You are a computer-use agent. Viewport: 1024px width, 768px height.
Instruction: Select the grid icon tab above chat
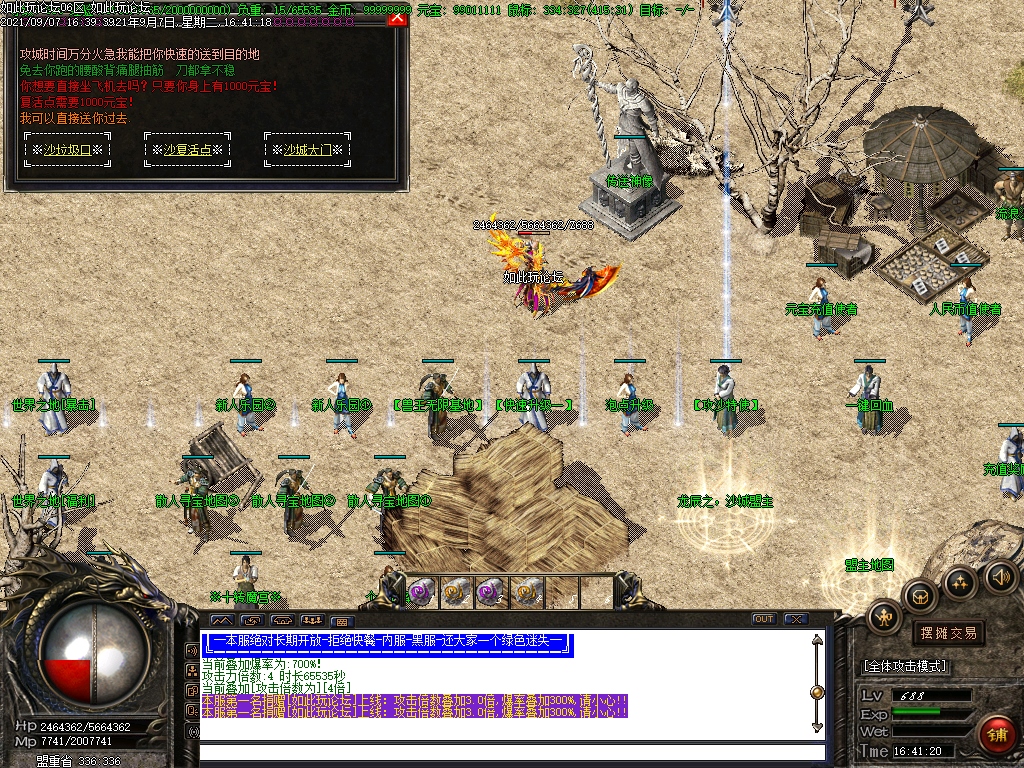pos(340,621)
